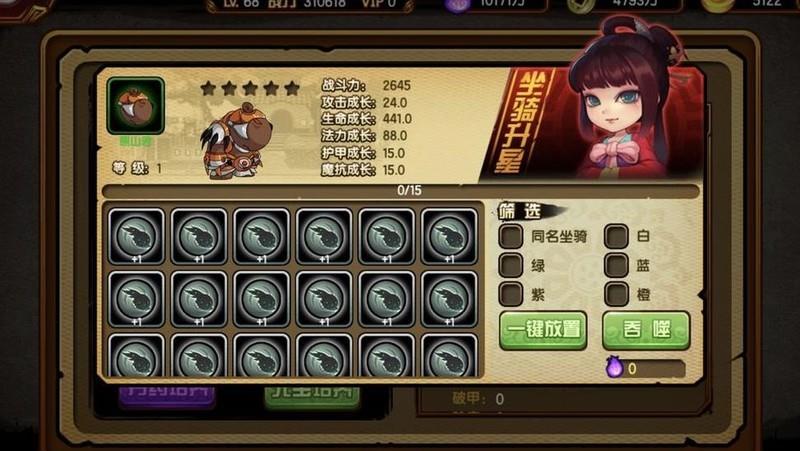This screenshot has height=451, width=800.
Task: Check the 绿 green quality filter
Action: (511, 266)
